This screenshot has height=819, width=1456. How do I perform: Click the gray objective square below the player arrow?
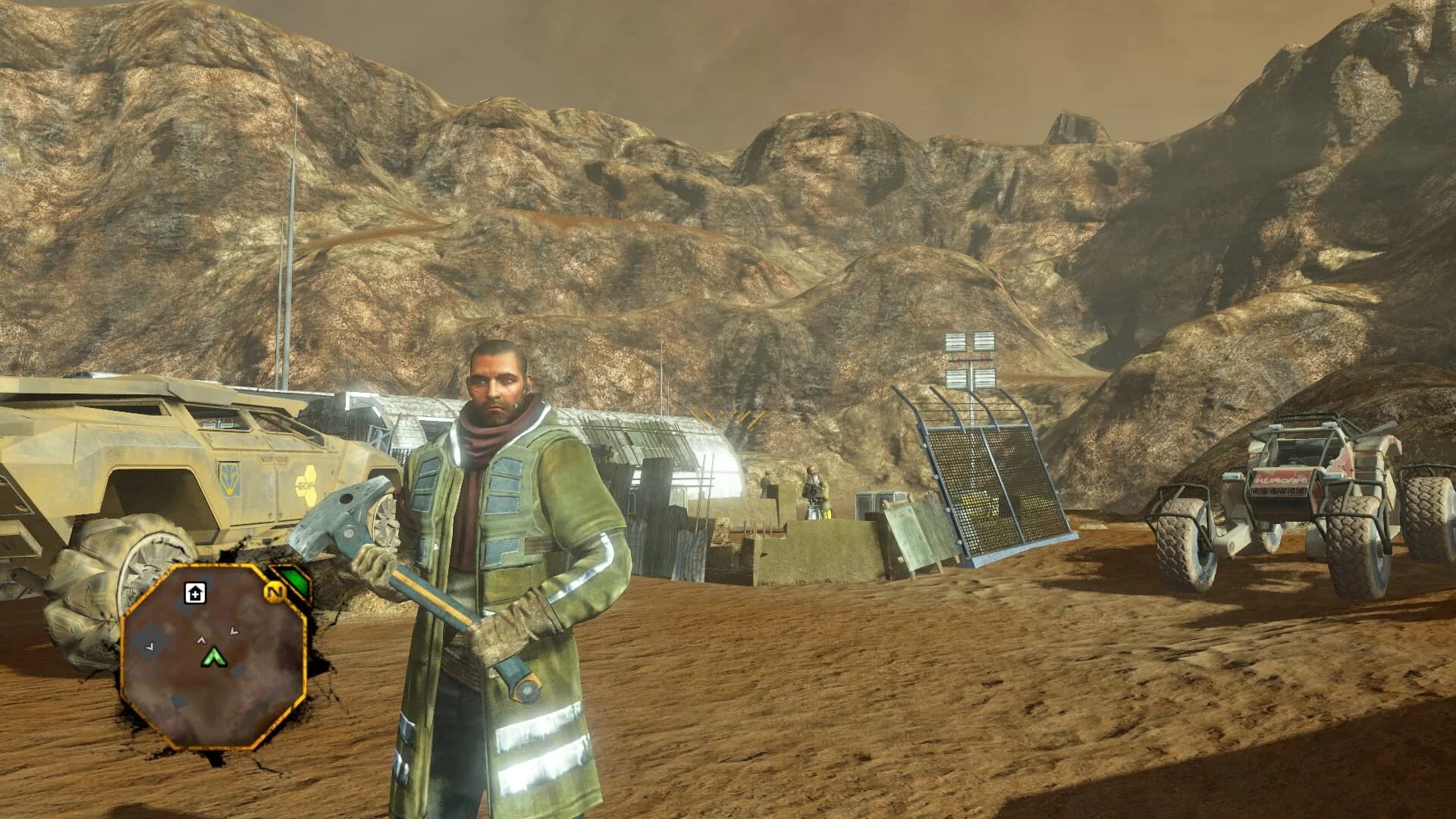pyautogui.click(x=239, y=670)
